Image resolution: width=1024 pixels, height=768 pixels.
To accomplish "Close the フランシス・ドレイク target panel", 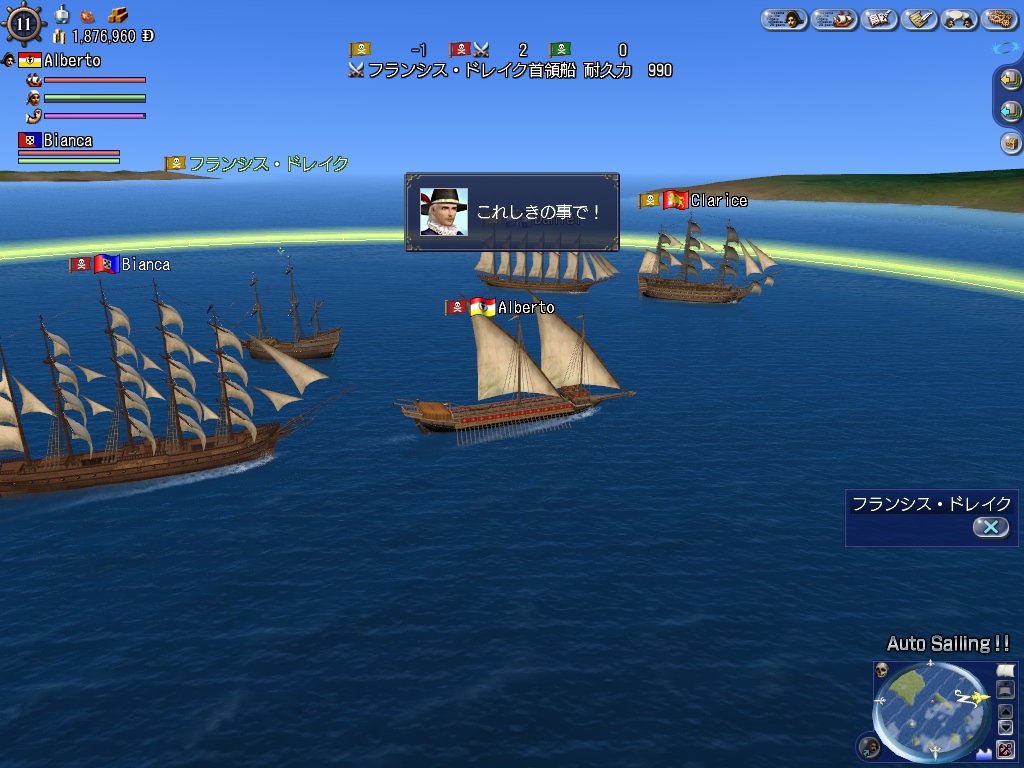I will (990, 527).
